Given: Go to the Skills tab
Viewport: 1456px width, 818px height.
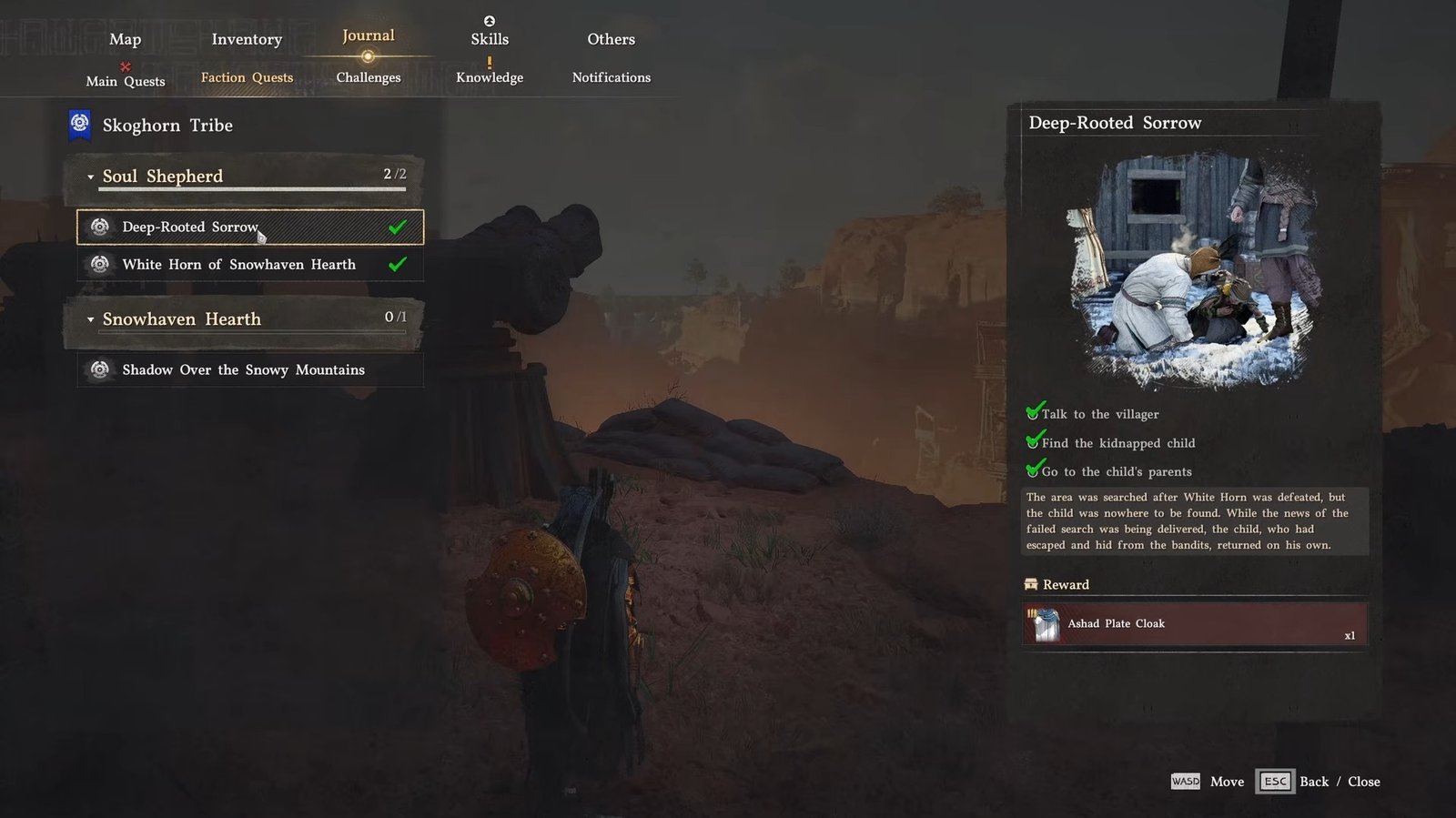Looking at the screenshot, I should click(490, 39).
